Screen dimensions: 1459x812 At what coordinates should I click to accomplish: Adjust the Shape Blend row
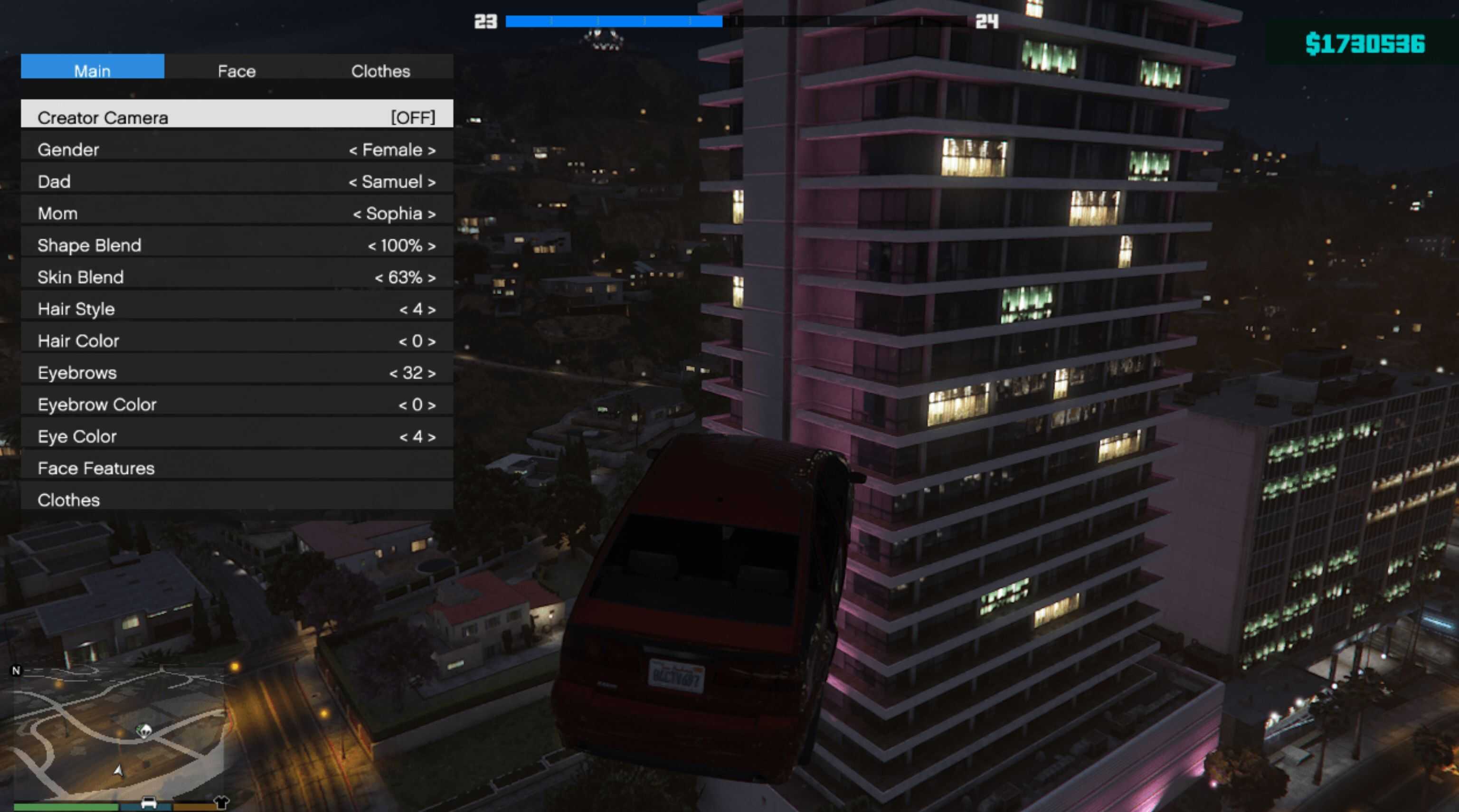(237, 245)
